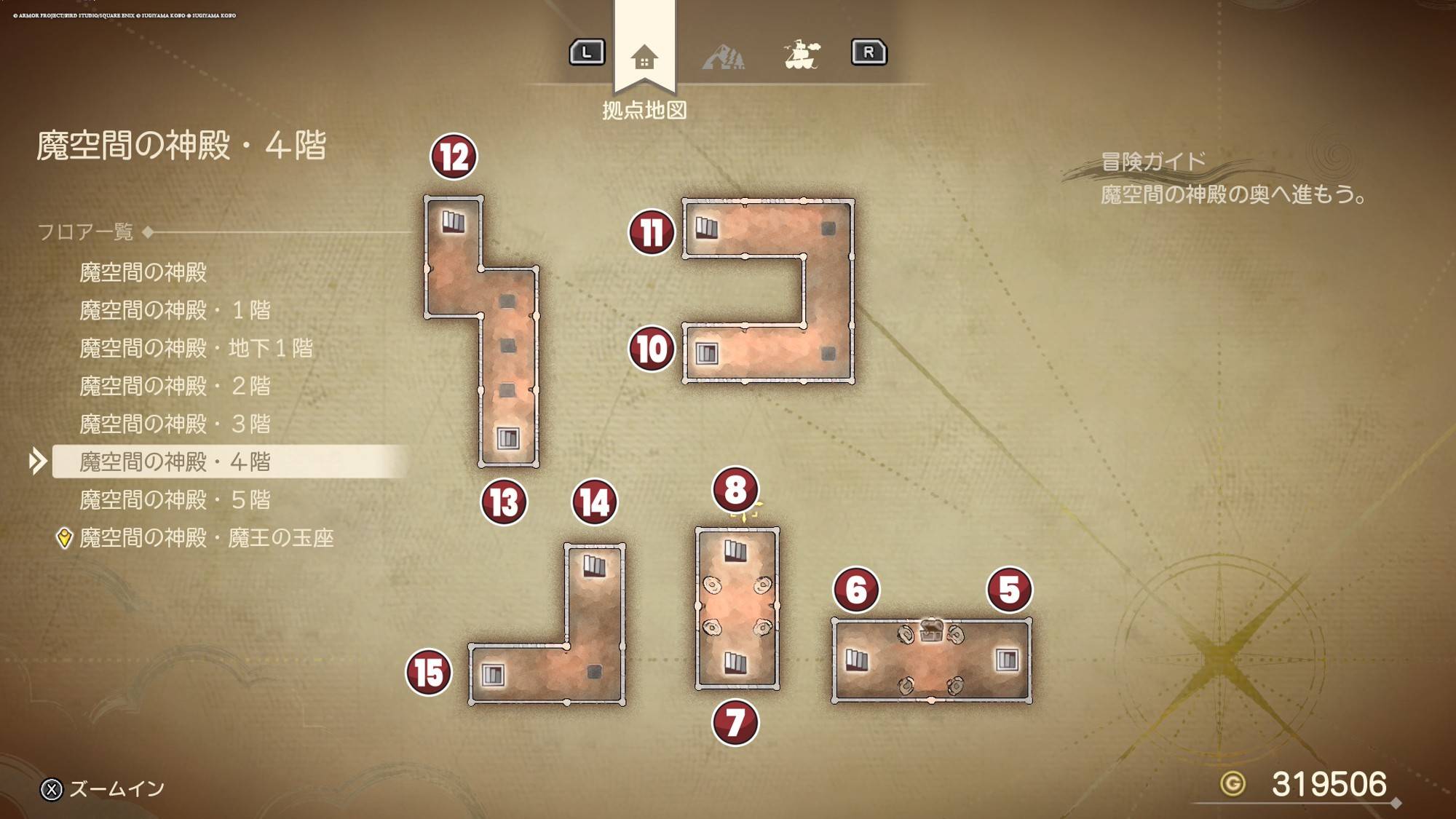Select map marker number 8
This screenshot has width=1456, height=819.
(735, 489)
